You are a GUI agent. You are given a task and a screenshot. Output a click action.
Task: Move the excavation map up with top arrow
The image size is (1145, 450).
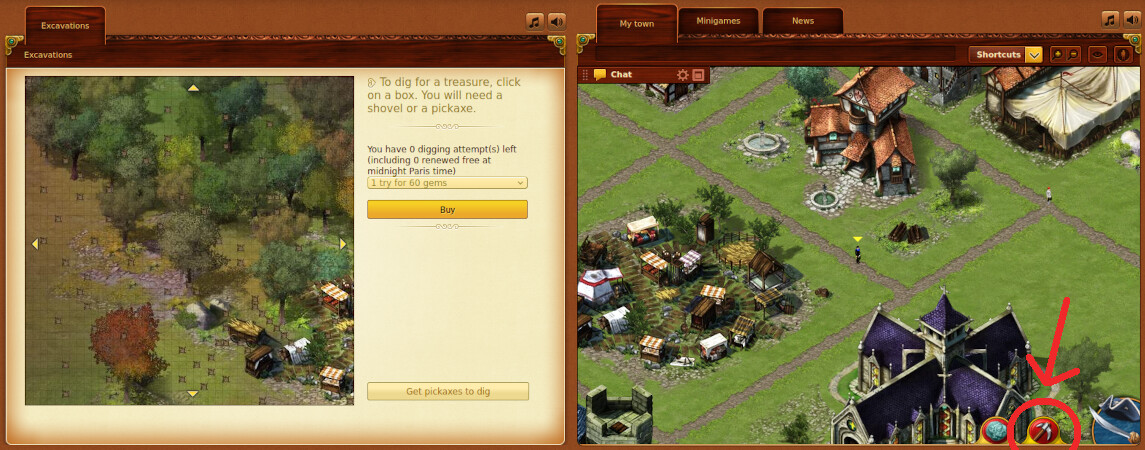coord(193,88)
